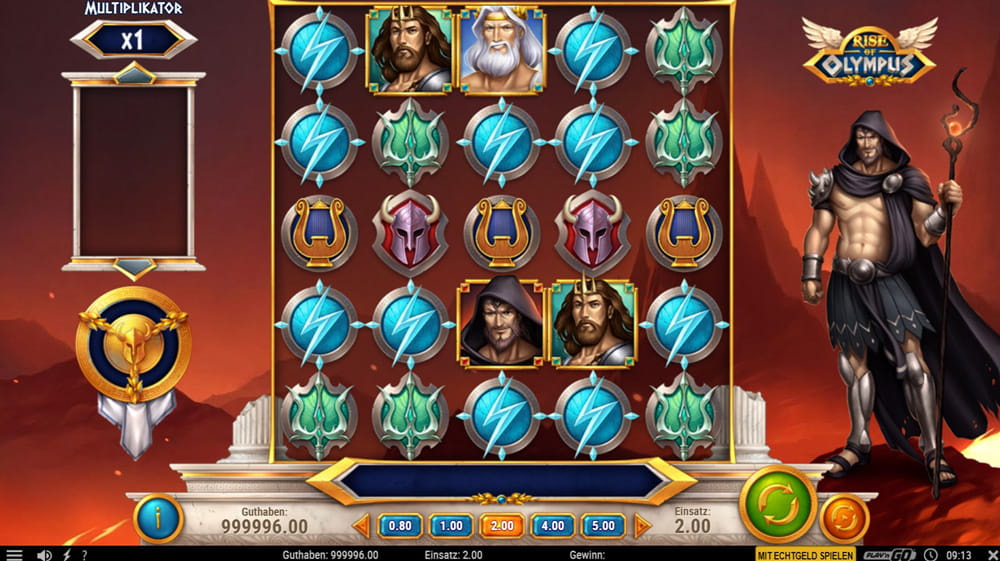Open help with the question mark icon
Image resolution: width=1000 pixels, height=561 pixels.
point(84,554)
